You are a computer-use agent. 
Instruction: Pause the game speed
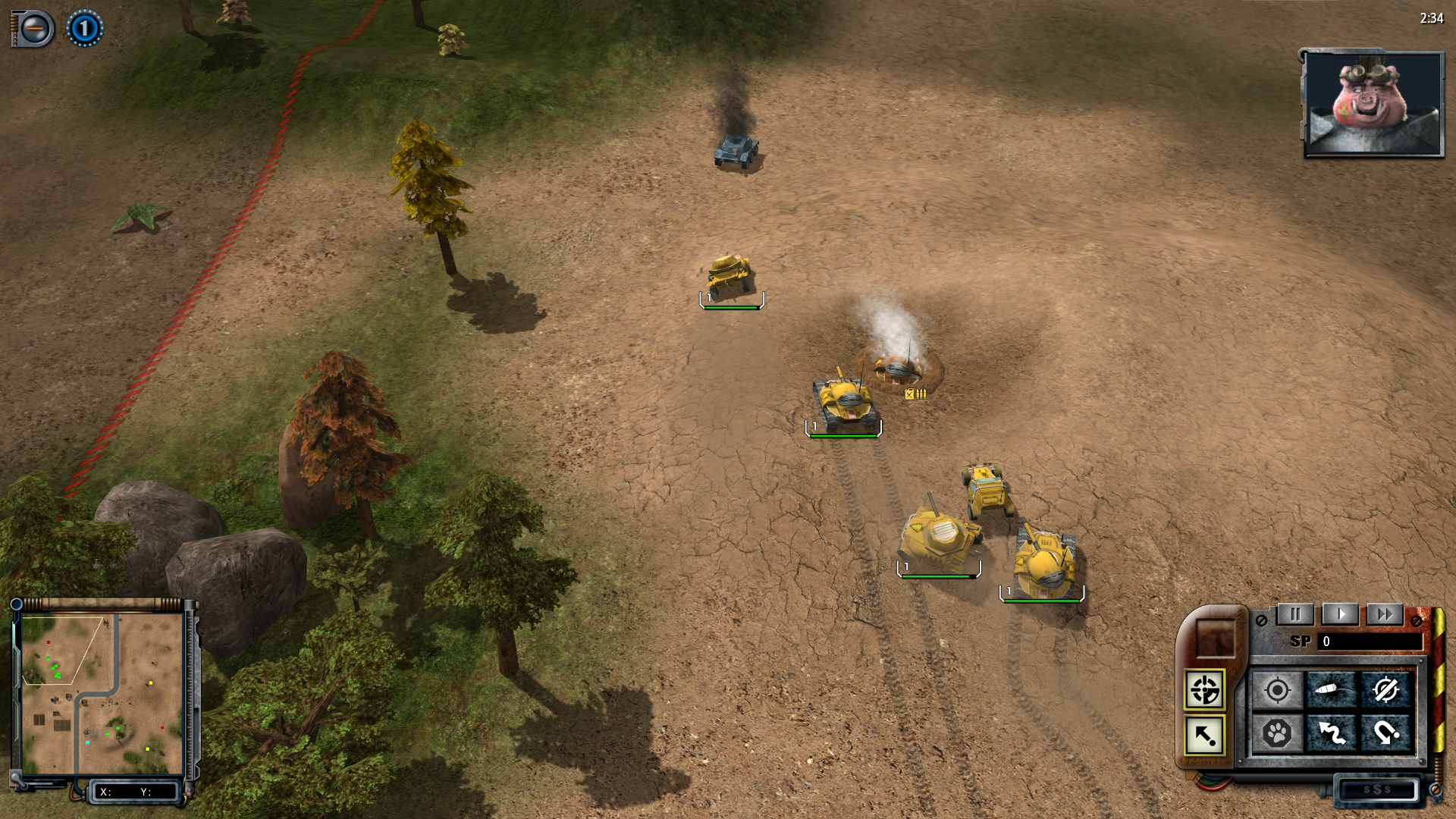(1295, 614)
